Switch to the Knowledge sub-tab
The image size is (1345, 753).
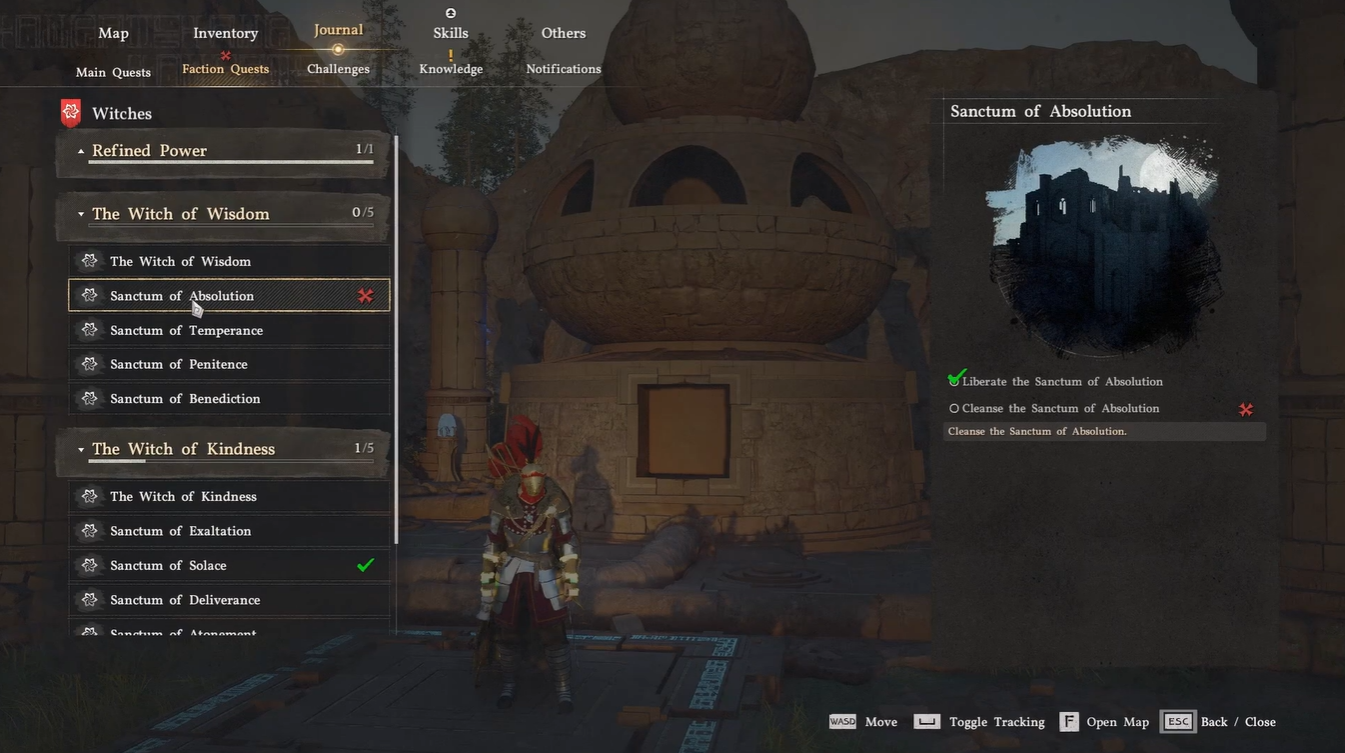click(x=451, y=69)
